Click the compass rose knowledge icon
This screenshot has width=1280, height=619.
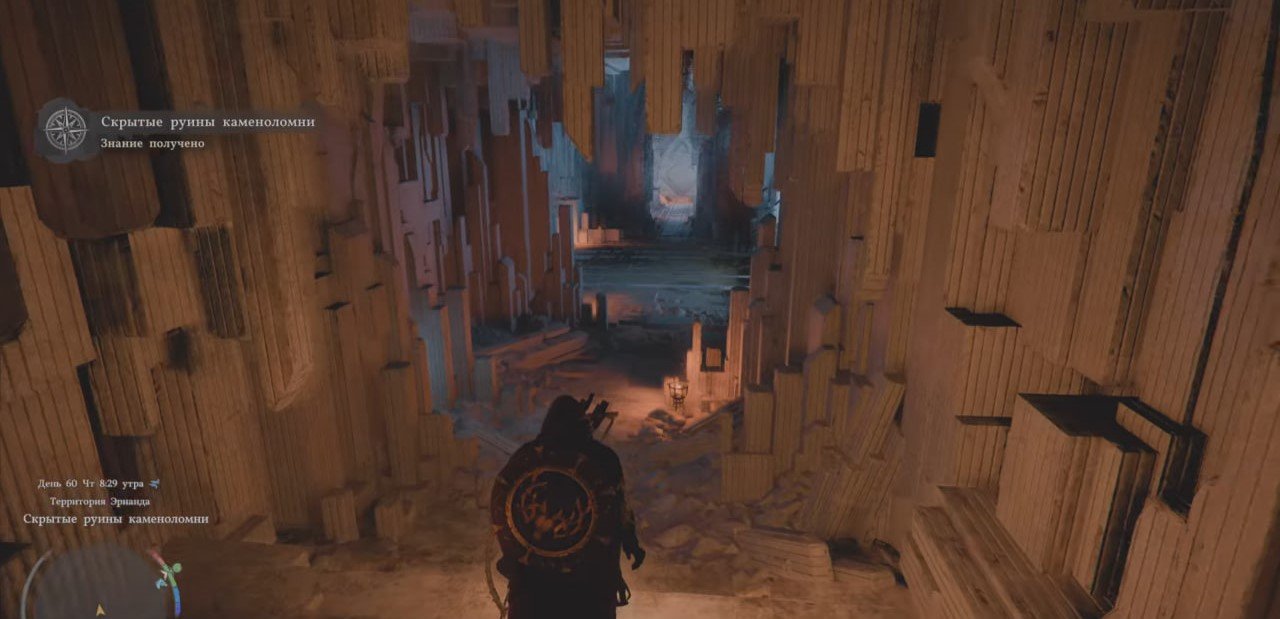tap(66, 131)
